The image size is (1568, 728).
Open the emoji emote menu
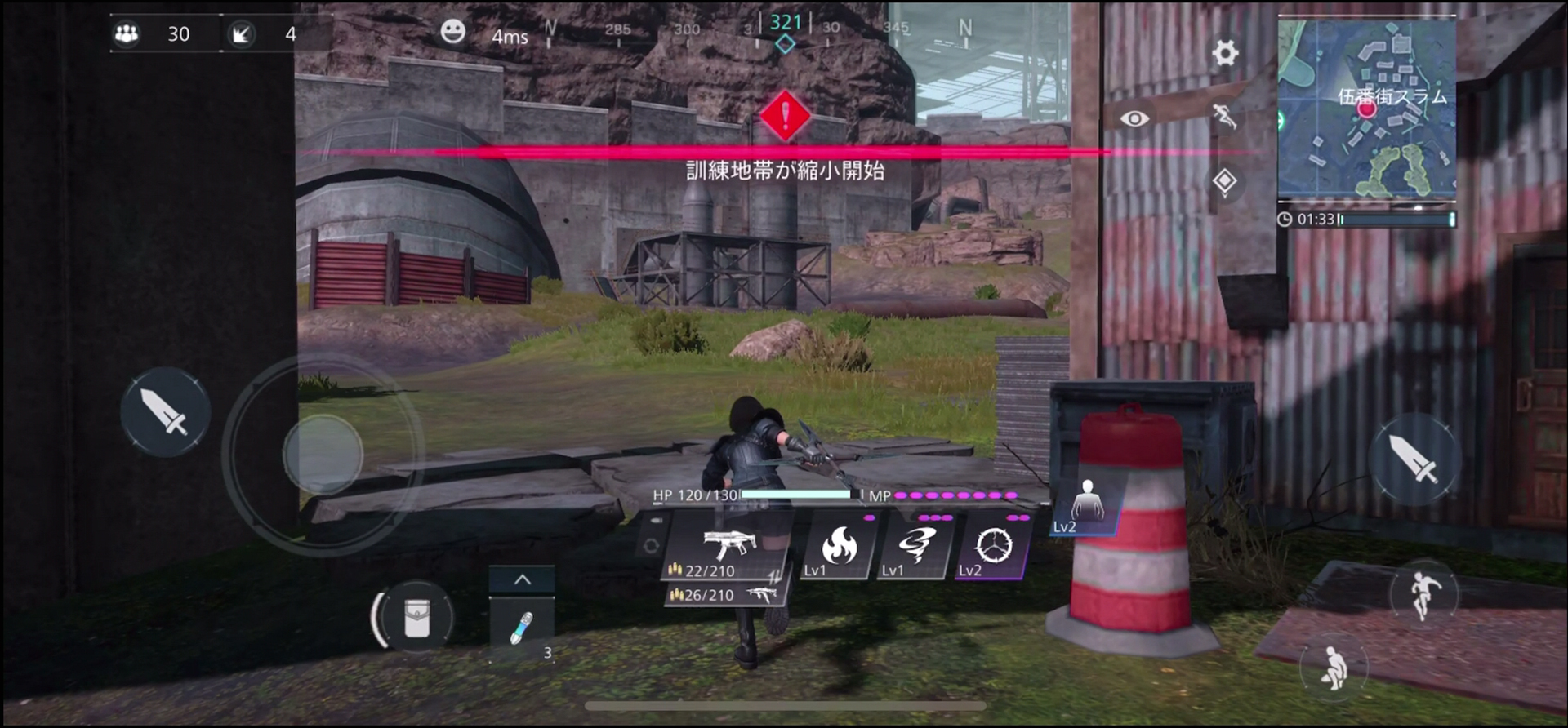click(x=452, y=32)
